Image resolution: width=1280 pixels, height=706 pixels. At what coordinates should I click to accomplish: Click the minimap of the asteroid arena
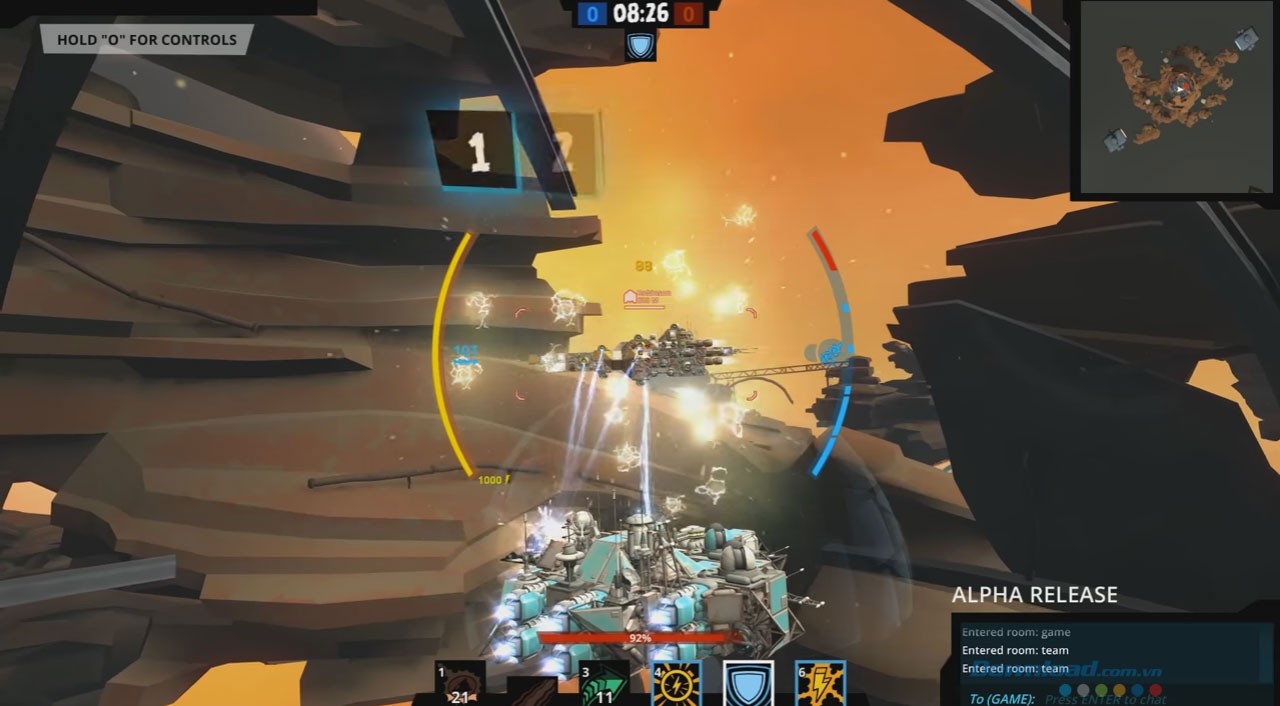coord(1177,98)
